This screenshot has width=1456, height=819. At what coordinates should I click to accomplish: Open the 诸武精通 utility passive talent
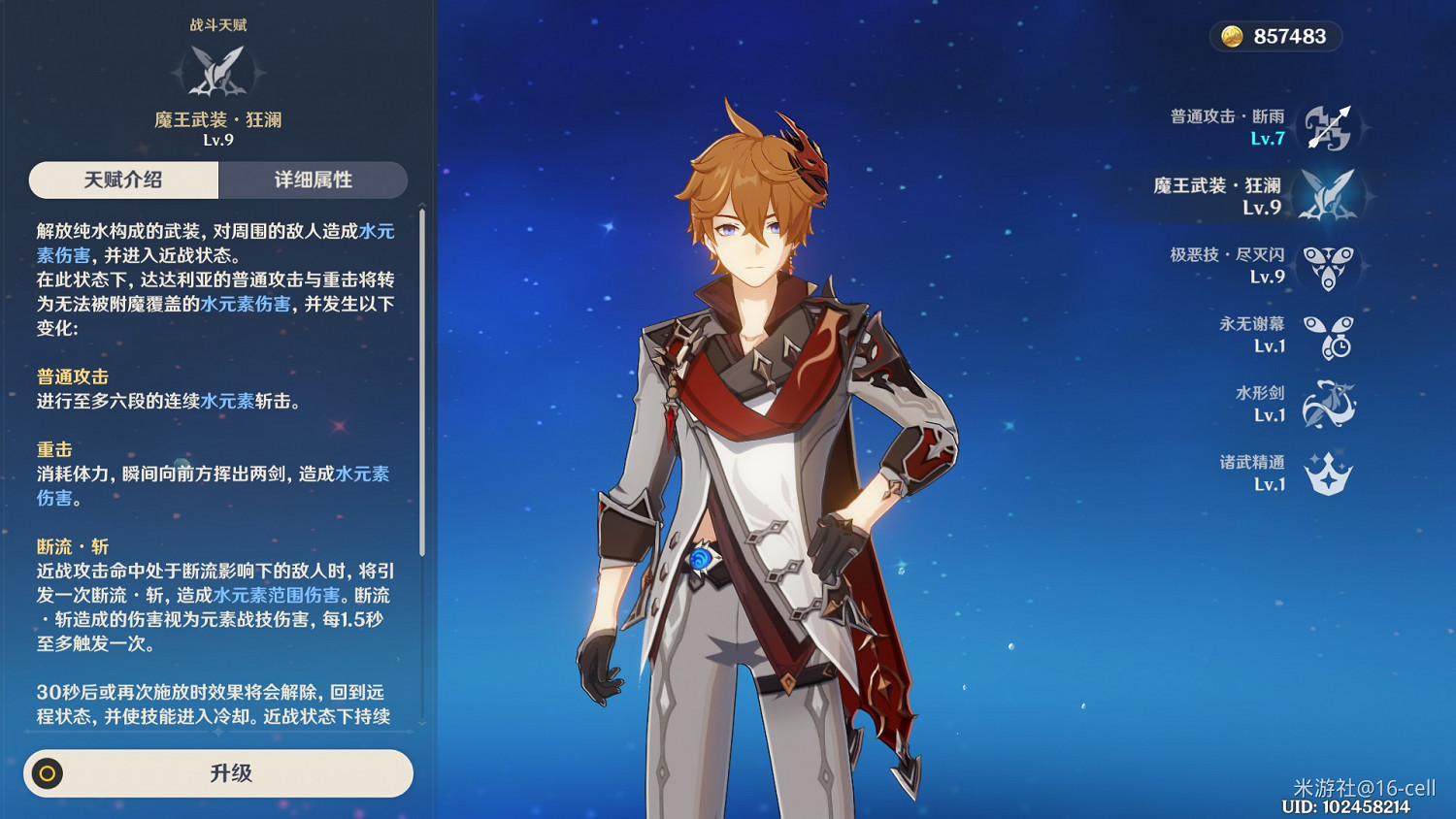tap(1328, 473)
